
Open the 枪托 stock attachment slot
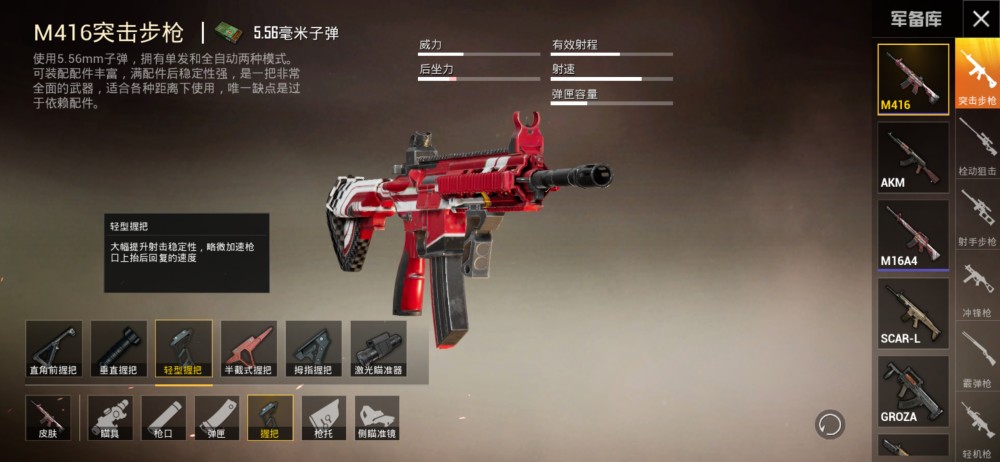tap(323, 418)
